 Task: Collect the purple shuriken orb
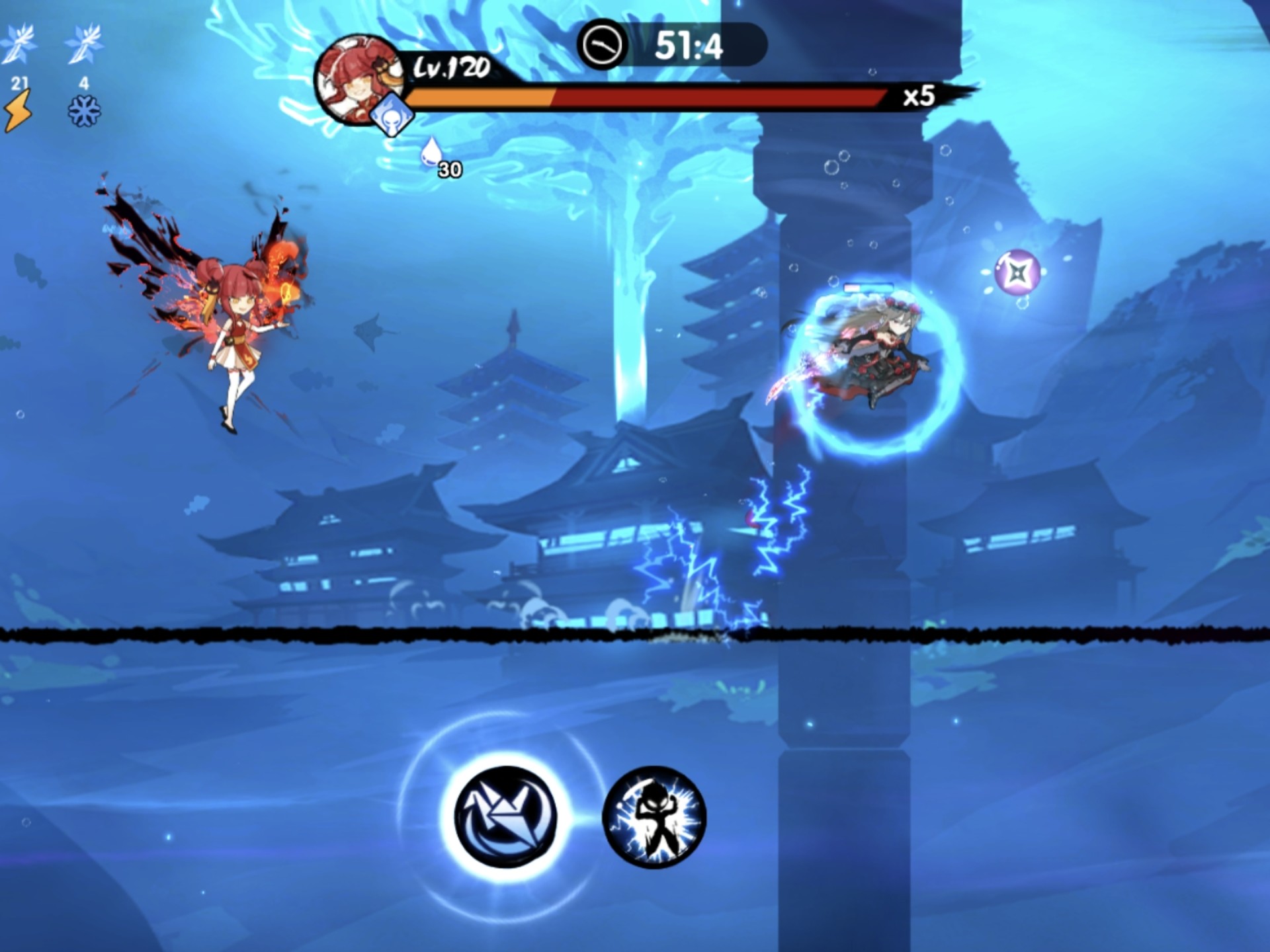[1017, 272]
